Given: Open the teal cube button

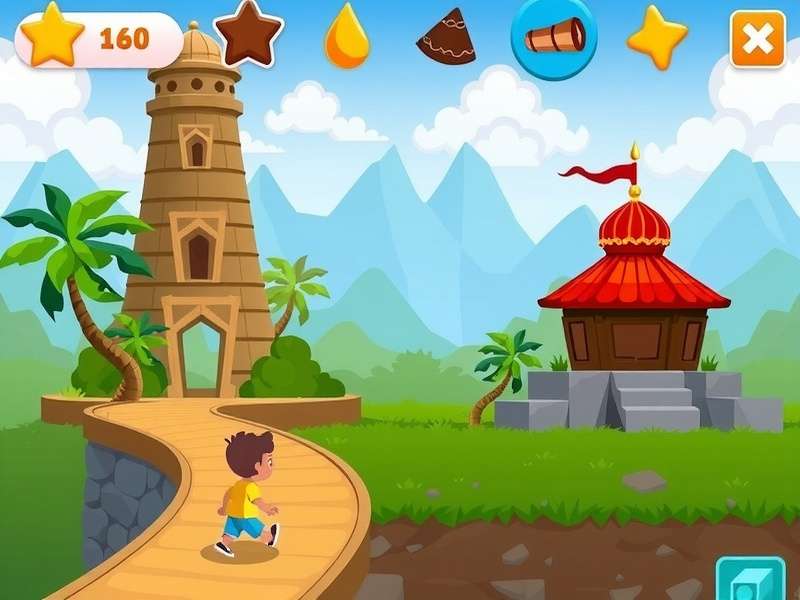Looking at the screenshot, I should (751, 581).
